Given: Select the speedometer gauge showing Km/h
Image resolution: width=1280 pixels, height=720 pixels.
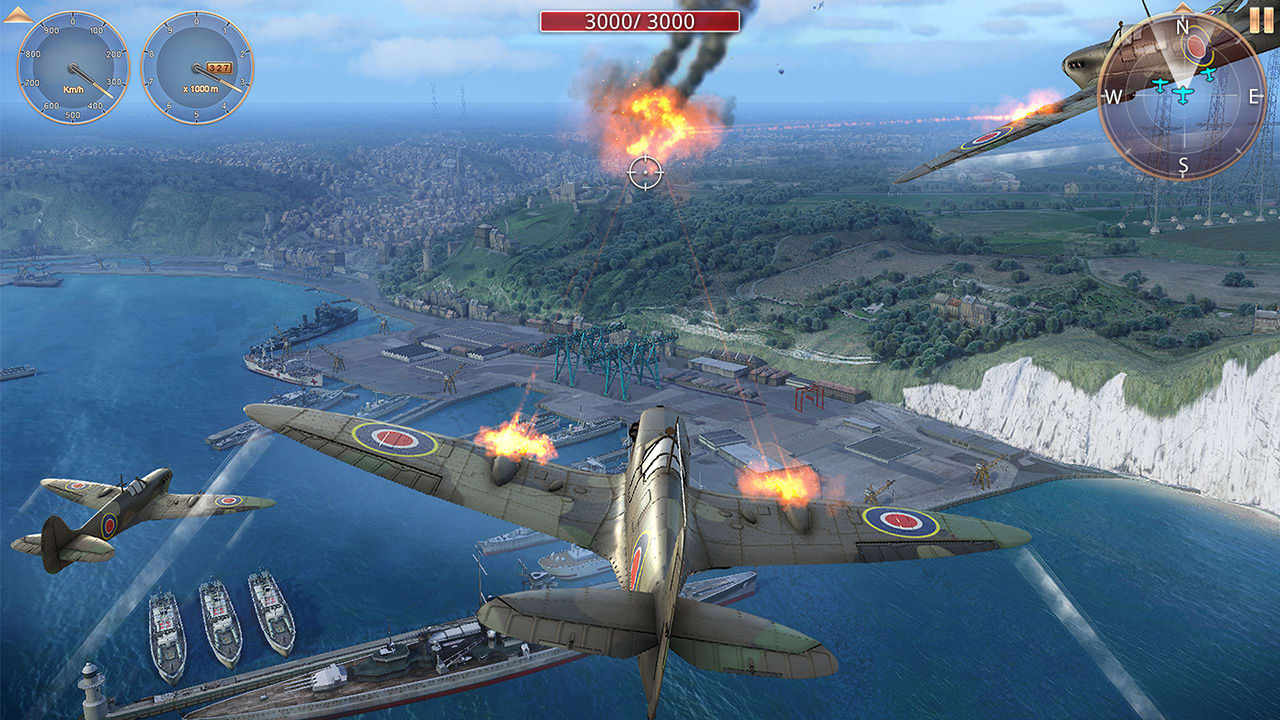Looking at the screenshot, I should (72, 67).
